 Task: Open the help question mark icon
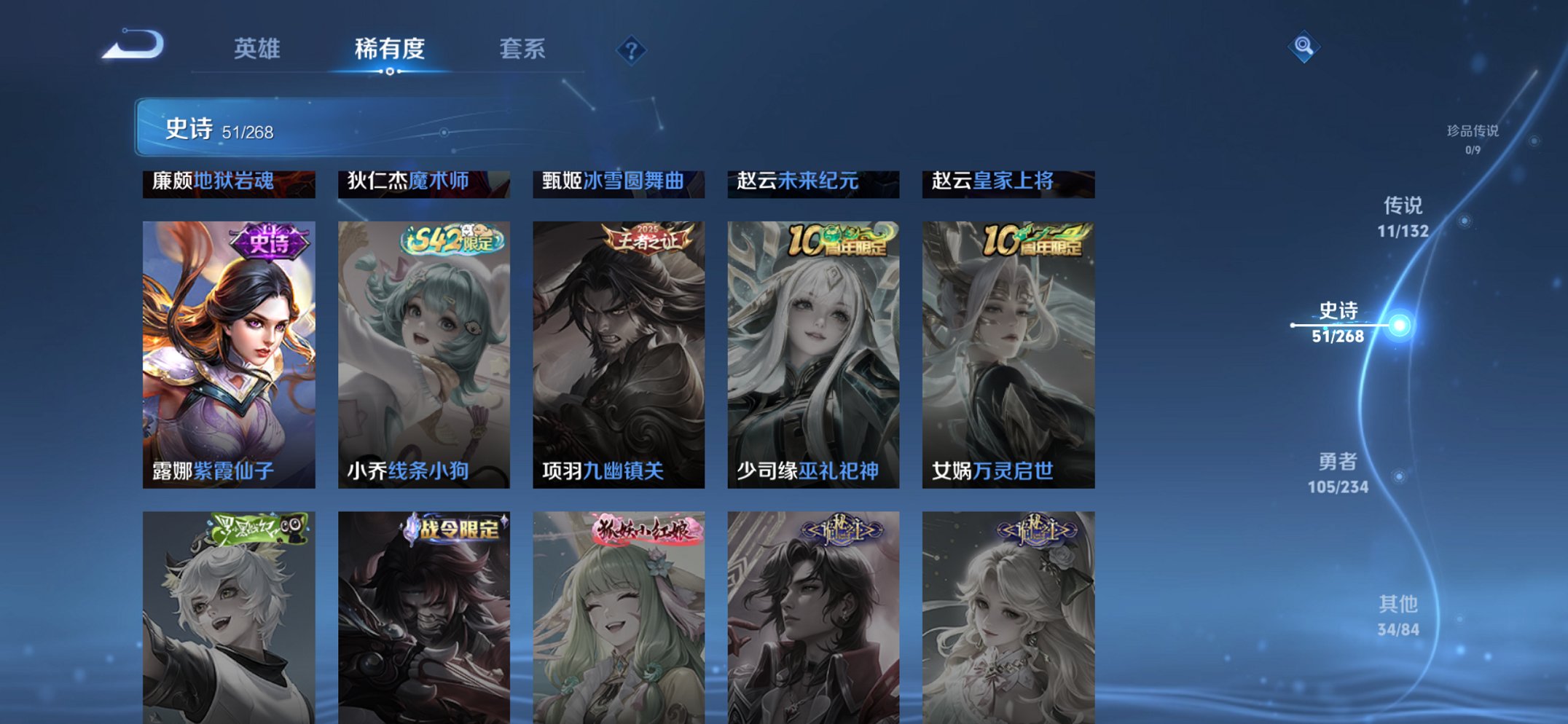point(632,50)
